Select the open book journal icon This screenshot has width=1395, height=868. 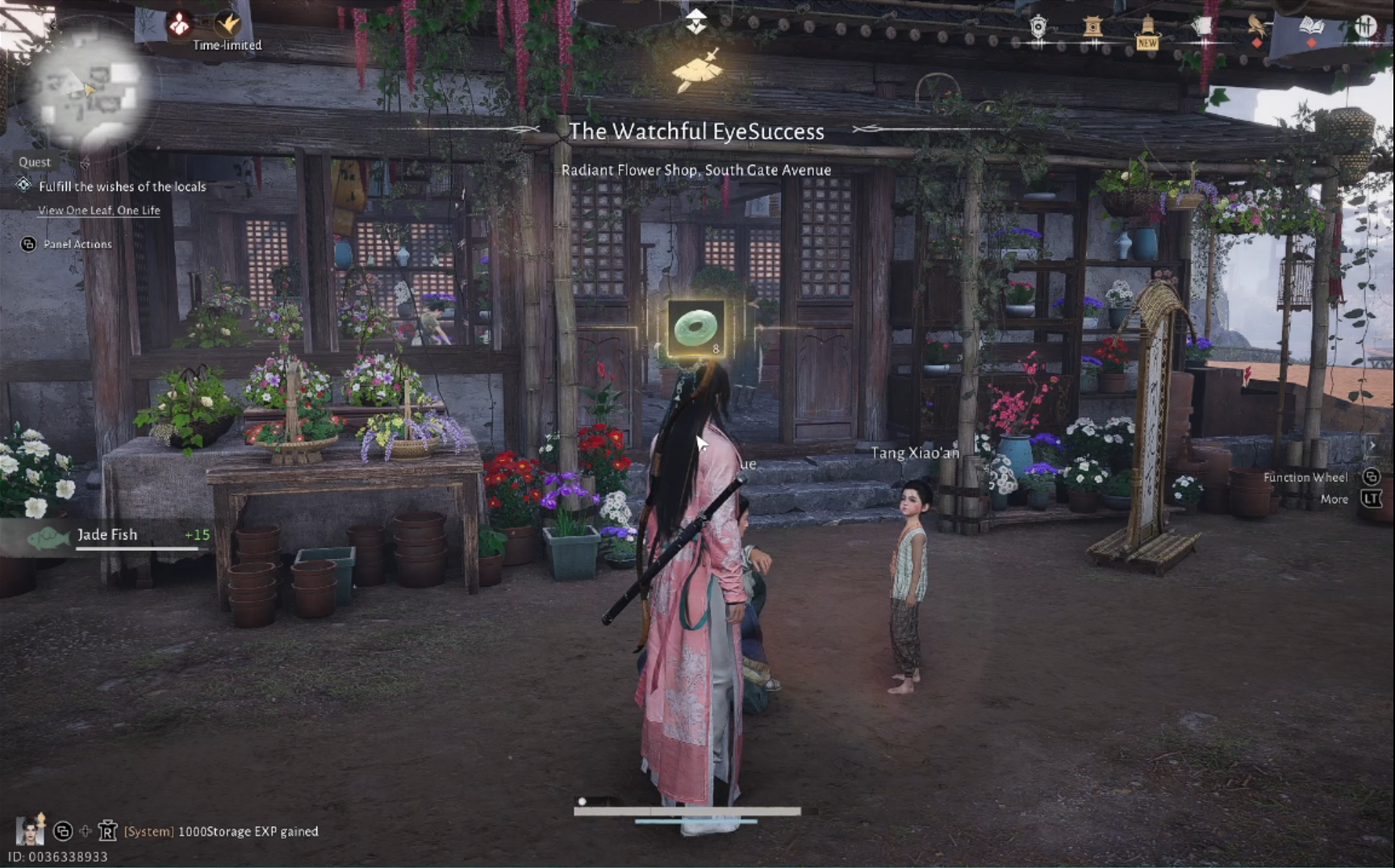click(x=1313, y=25)
